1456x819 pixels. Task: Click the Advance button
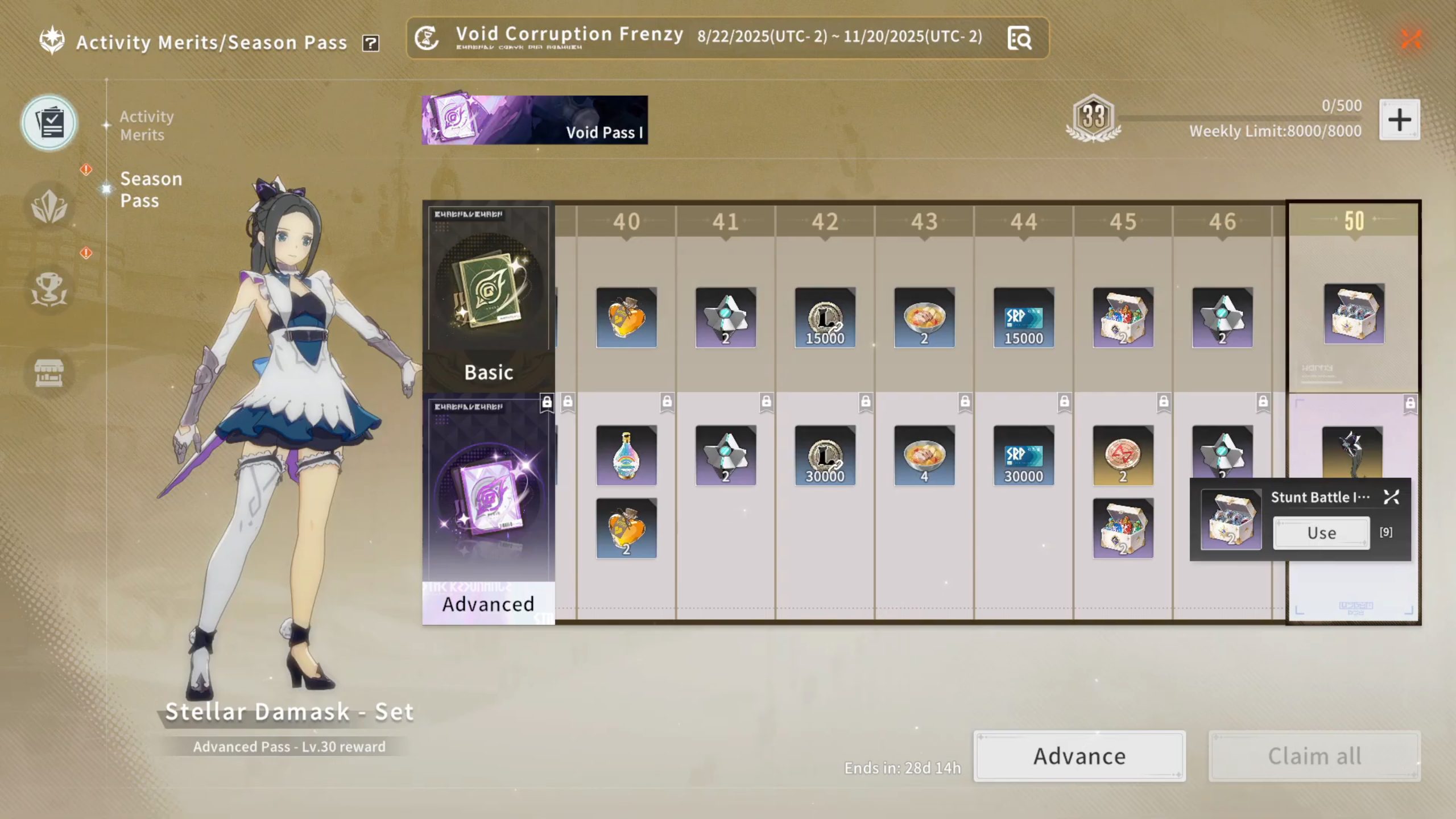click(1079, 756)
